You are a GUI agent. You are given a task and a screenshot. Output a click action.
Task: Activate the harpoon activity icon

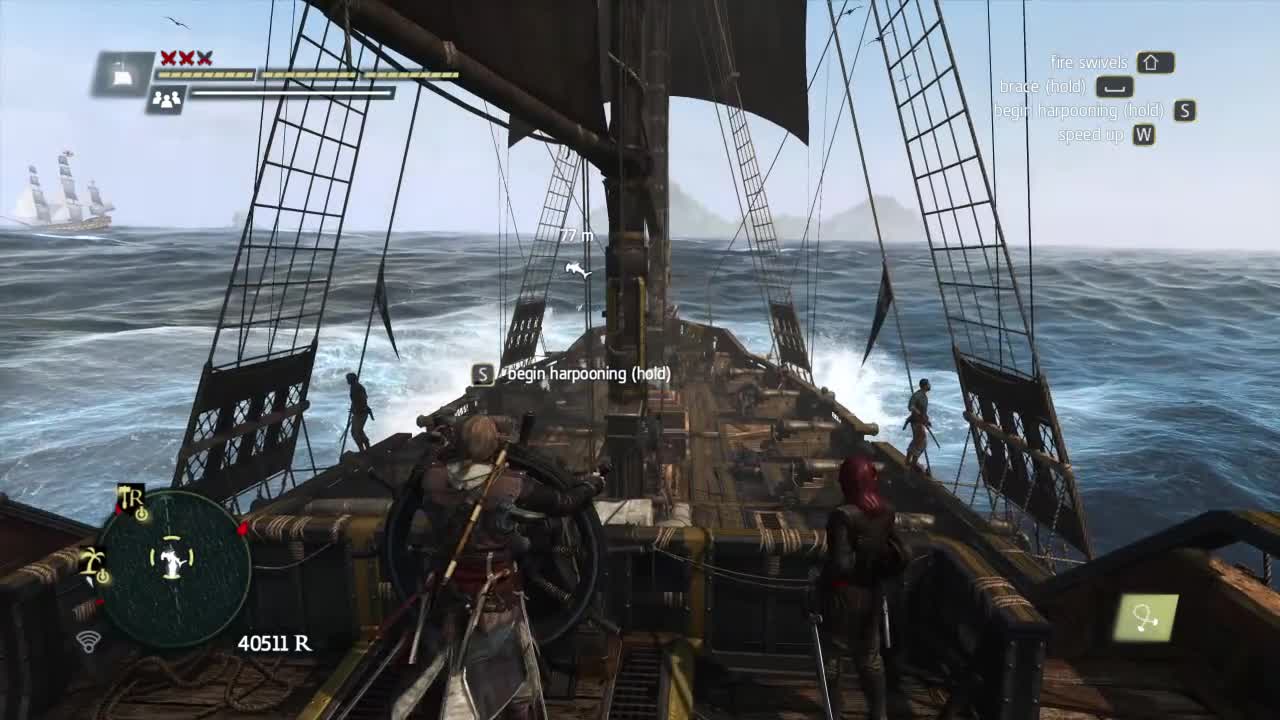(x=1146, y=618)
